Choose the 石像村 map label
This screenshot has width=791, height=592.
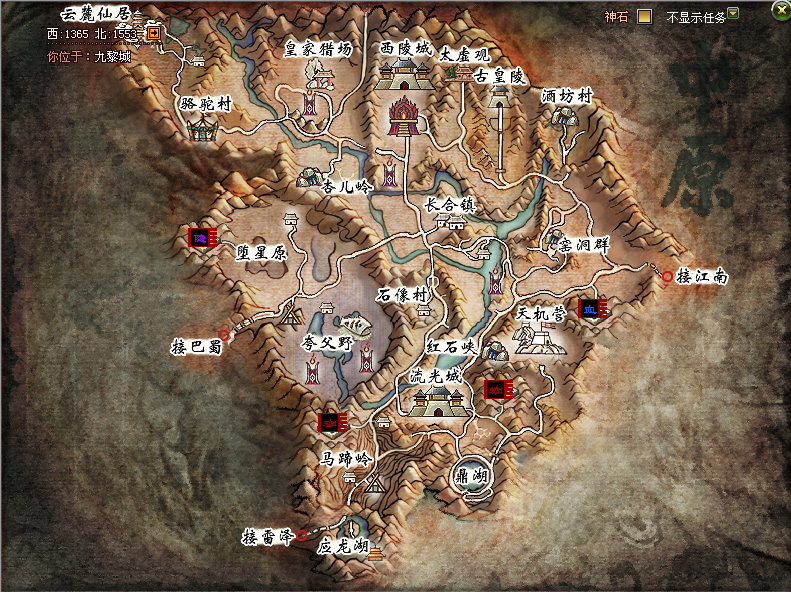click(x=403, y=296)
